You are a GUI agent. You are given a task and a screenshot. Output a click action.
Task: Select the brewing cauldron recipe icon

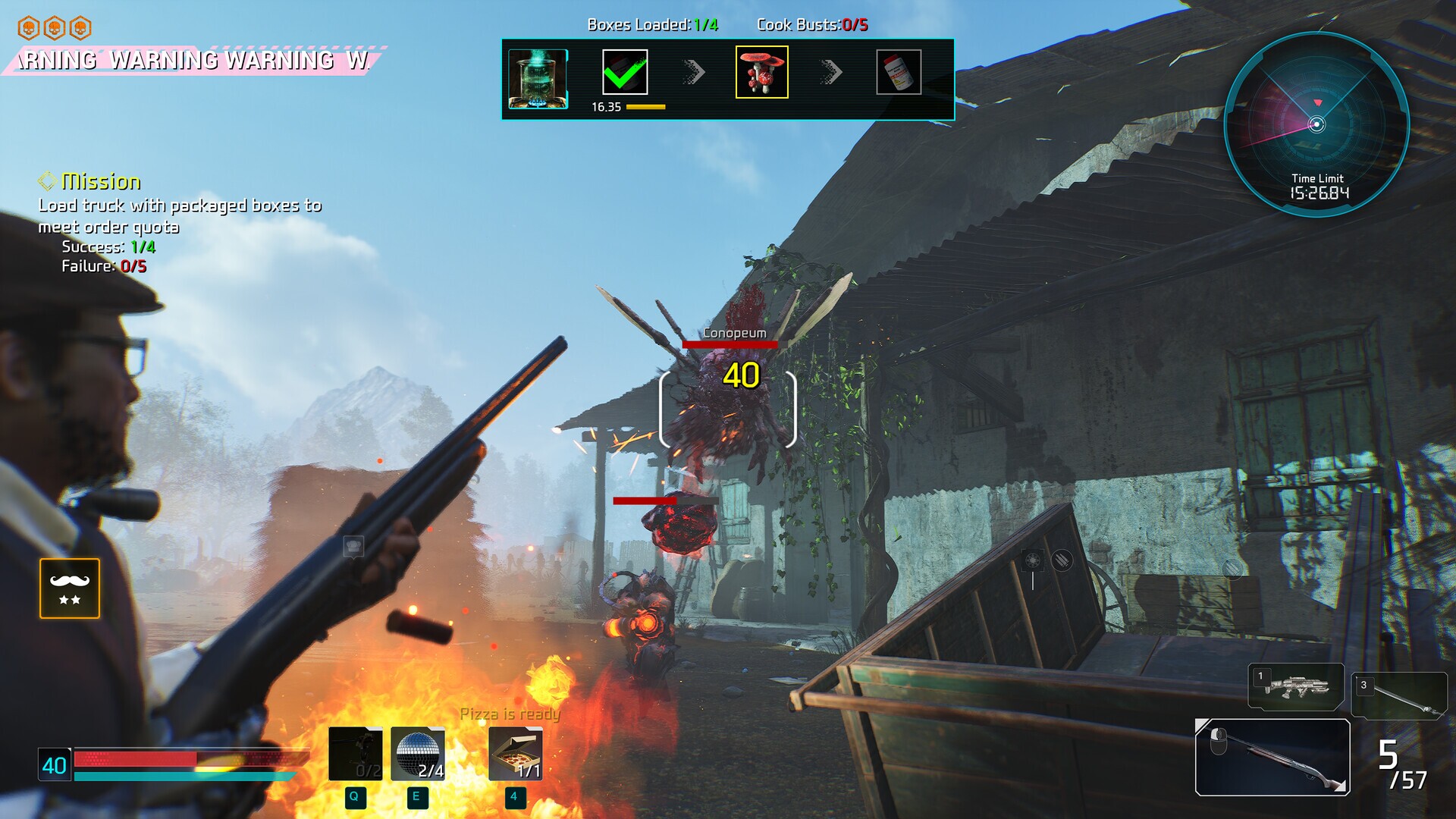coord(538,79)
